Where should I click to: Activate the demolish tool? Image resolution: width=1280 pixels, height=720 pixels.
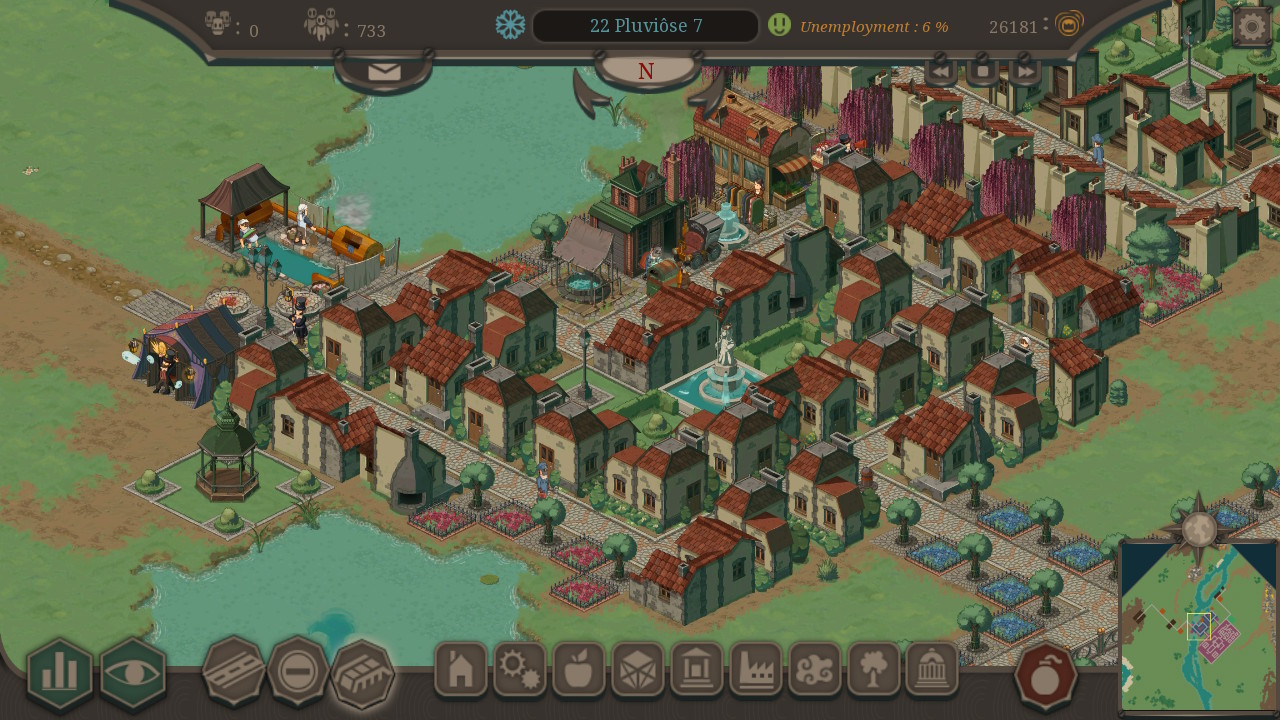pos(299,673)
